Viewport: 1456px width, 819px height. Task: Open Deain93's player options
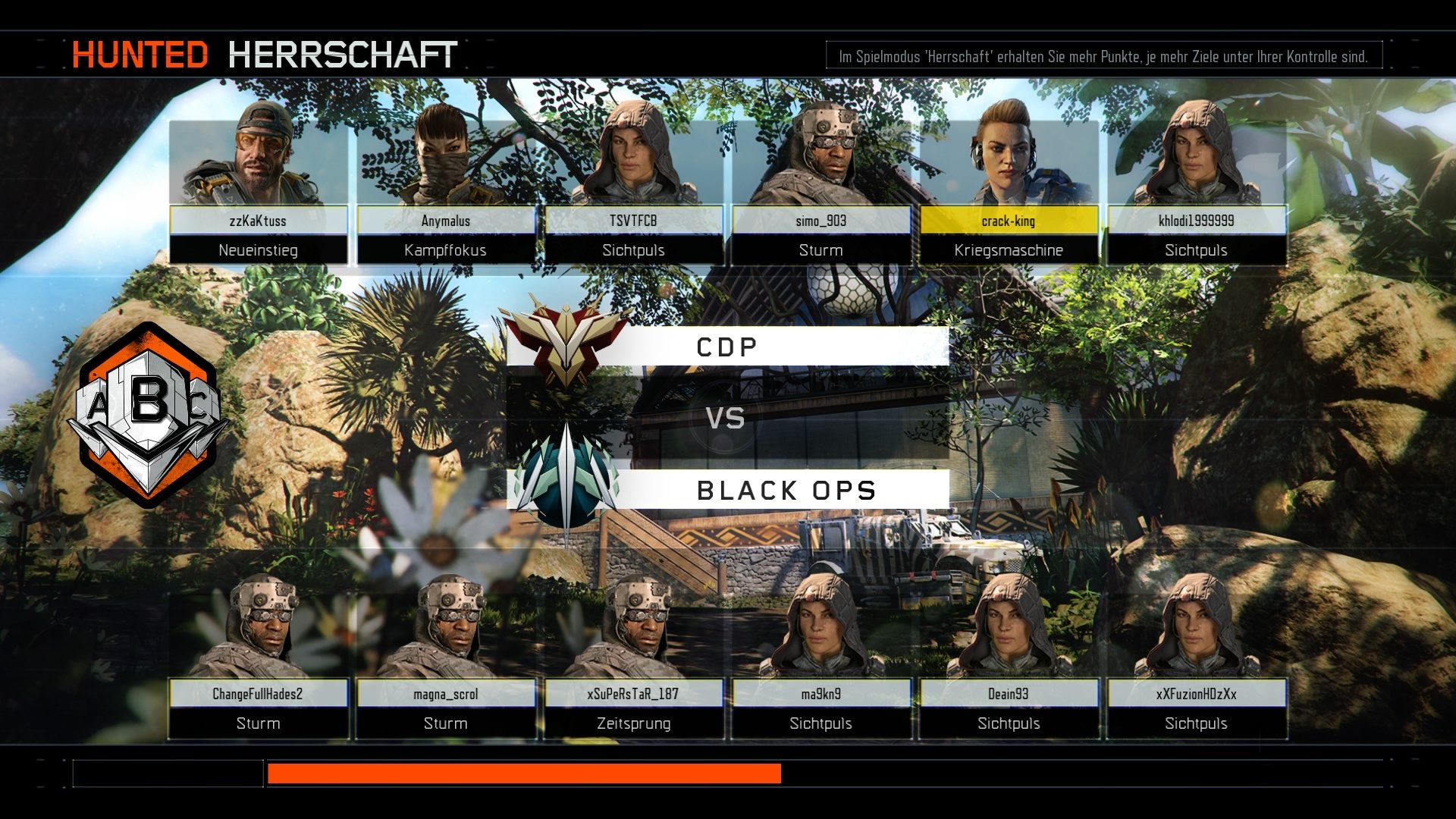(x=1009, y=692)
